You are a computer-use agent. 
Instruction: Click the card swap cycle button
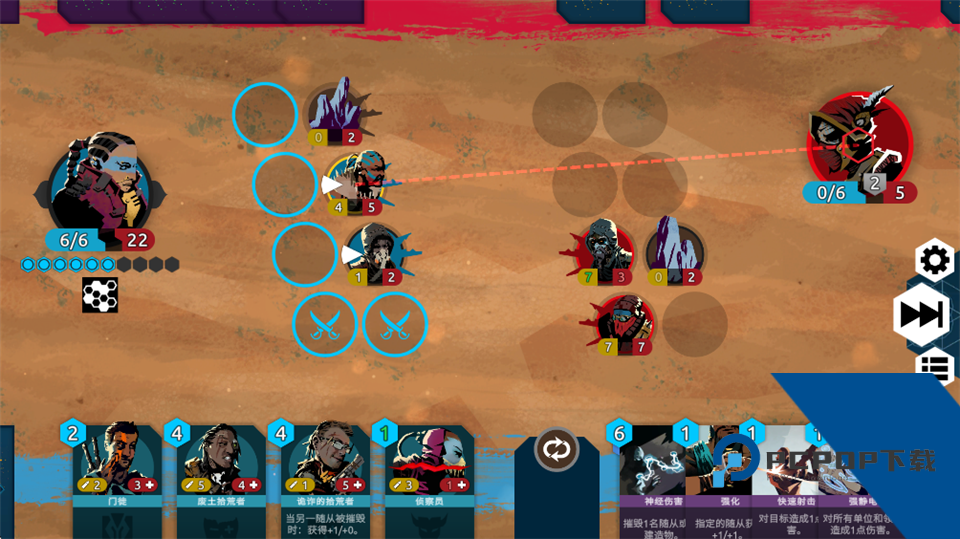[557, 449]
